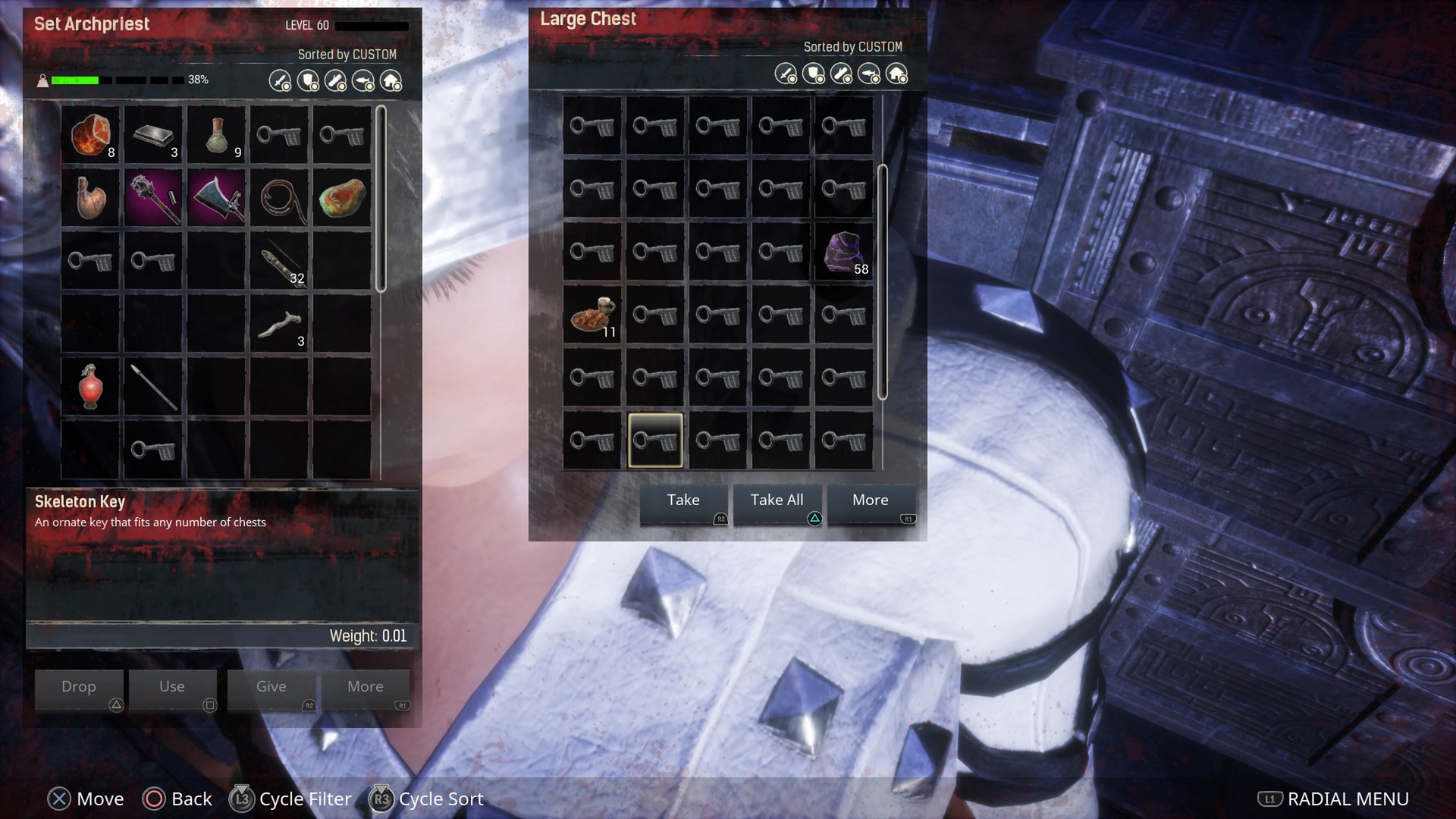Open the Large Chest More options
1456x819 pixels.
(x=871, y=502)
